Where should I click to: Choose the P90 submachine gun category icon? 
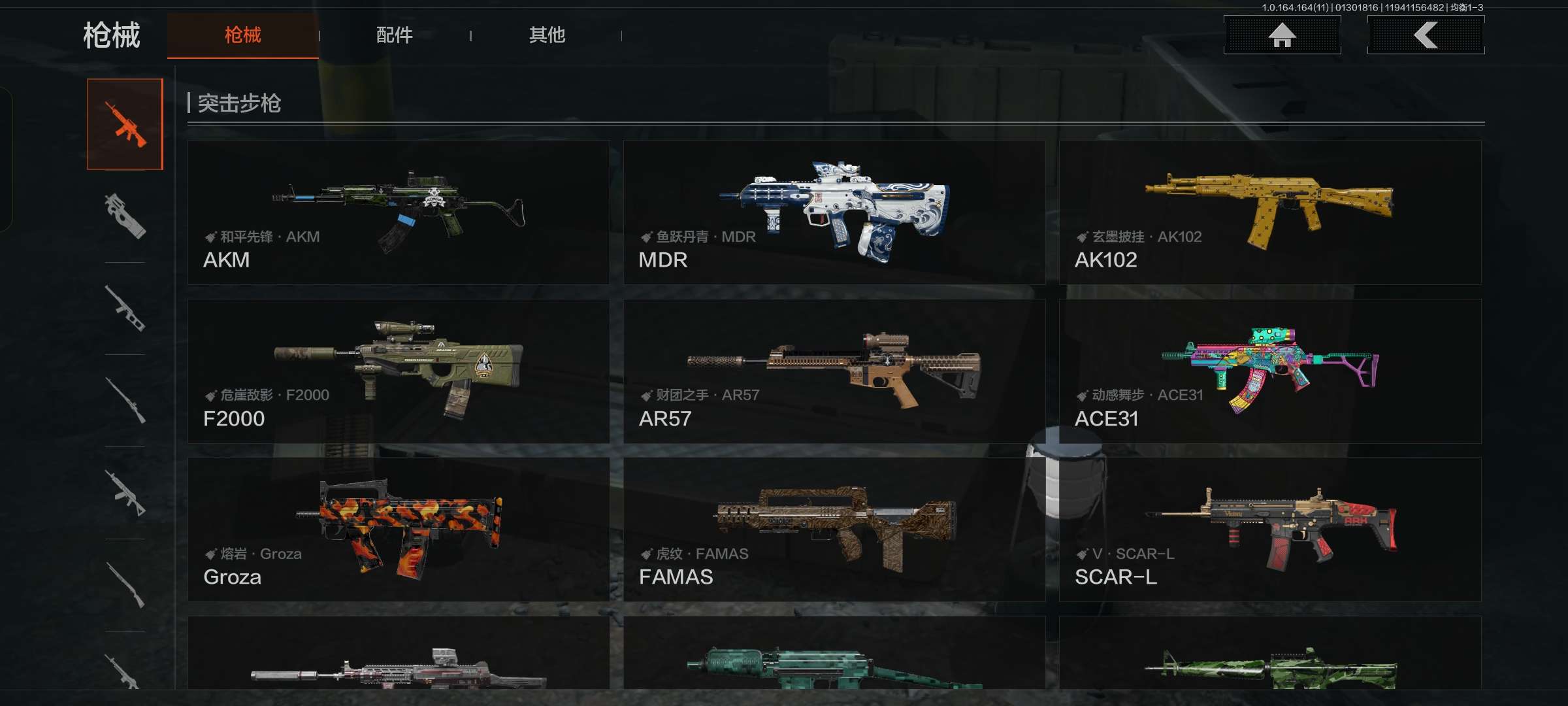(x=125, y=216)
